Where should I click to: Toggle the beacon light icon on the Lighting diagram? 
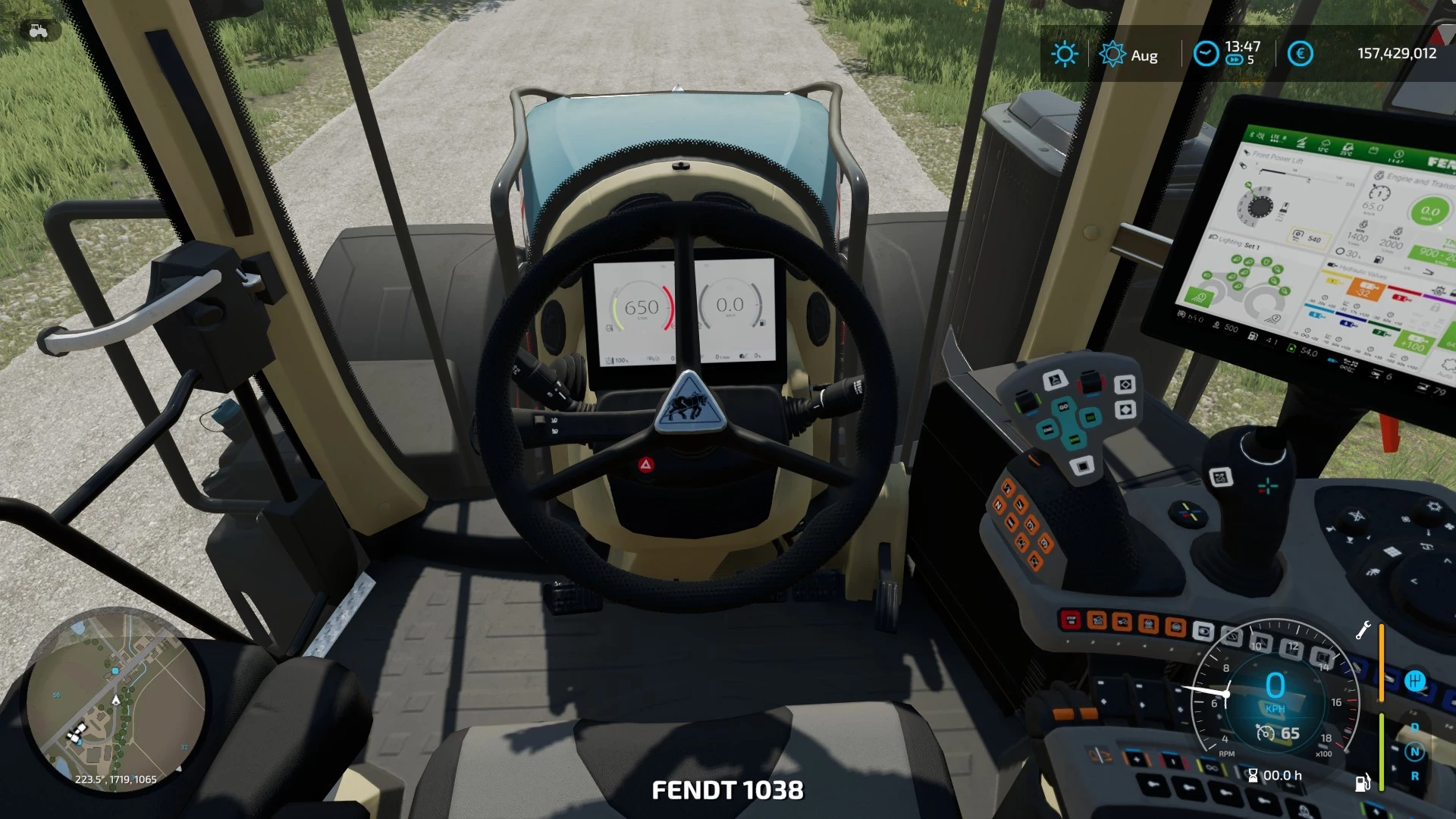point(1265,262)
